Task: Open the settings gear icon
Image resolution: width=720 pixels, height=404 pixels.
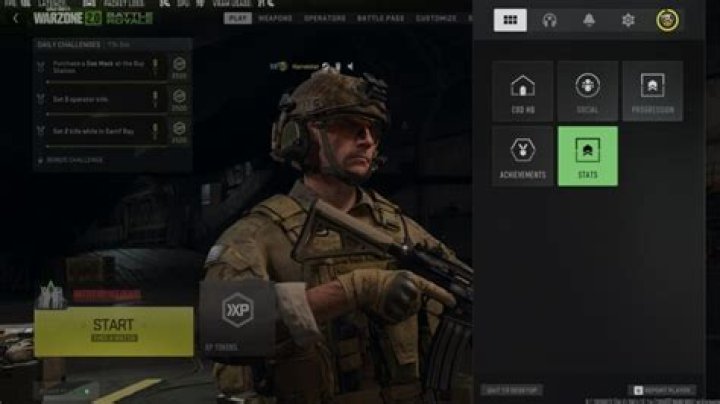Action: (628, 20)
